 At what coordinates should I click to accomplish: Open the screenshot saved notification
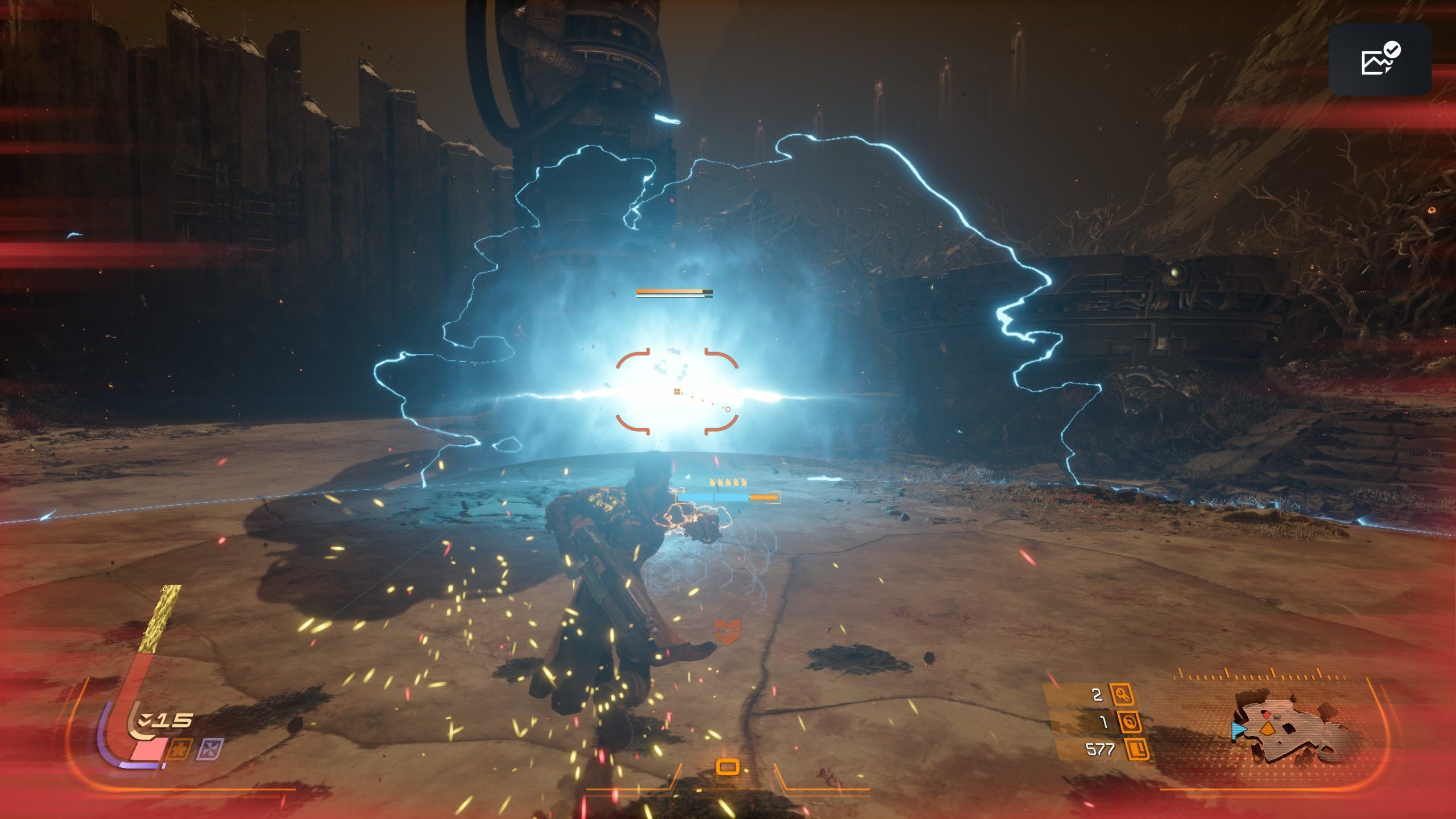(x=1380, y=59)
